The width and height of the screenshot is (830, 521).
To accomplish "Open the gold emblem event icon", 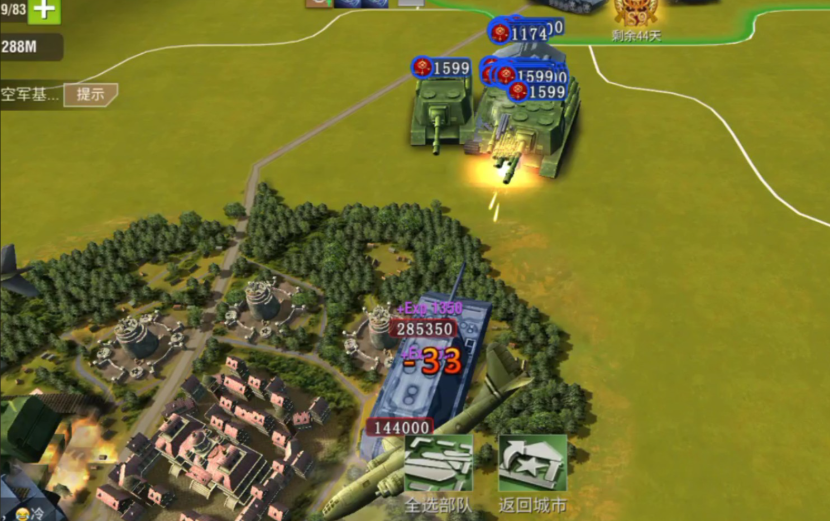I will (636, 13).
